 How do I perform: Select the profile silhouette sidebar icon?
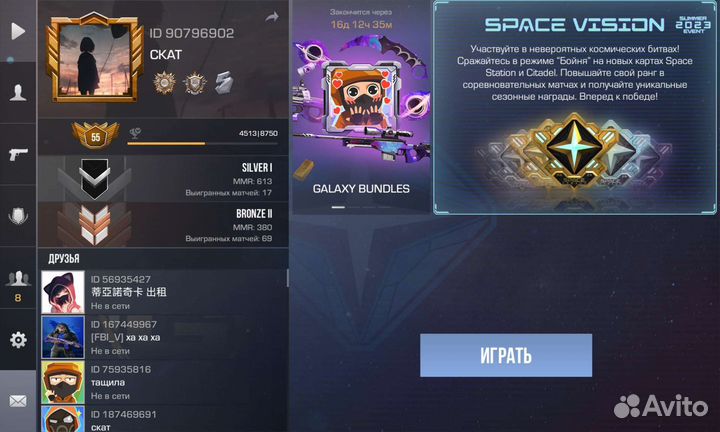pyautogui.click(x=18, y=91)
